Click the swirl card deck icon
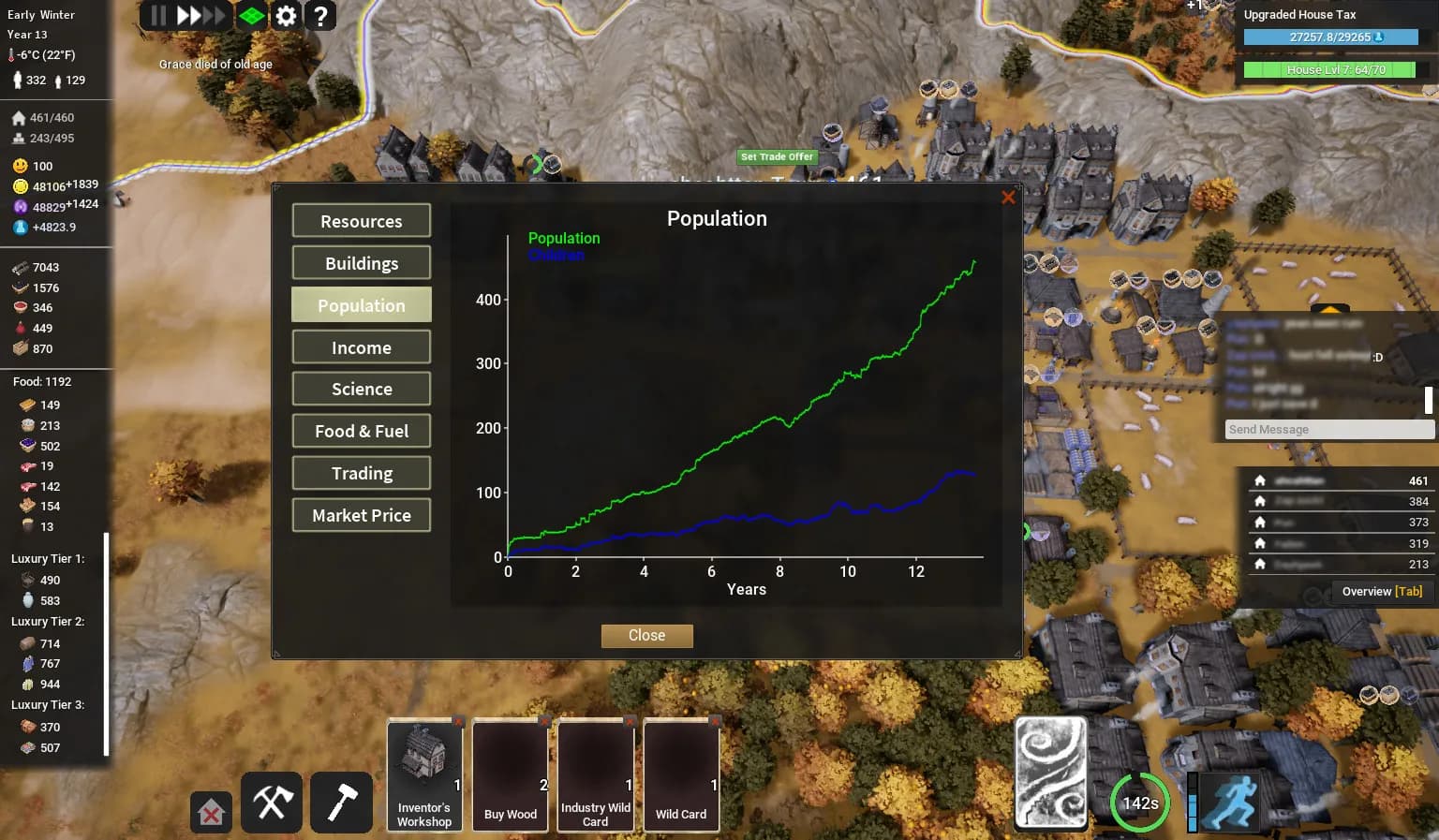This screenshot has width=1439, height=840. tap(1050, 772)
